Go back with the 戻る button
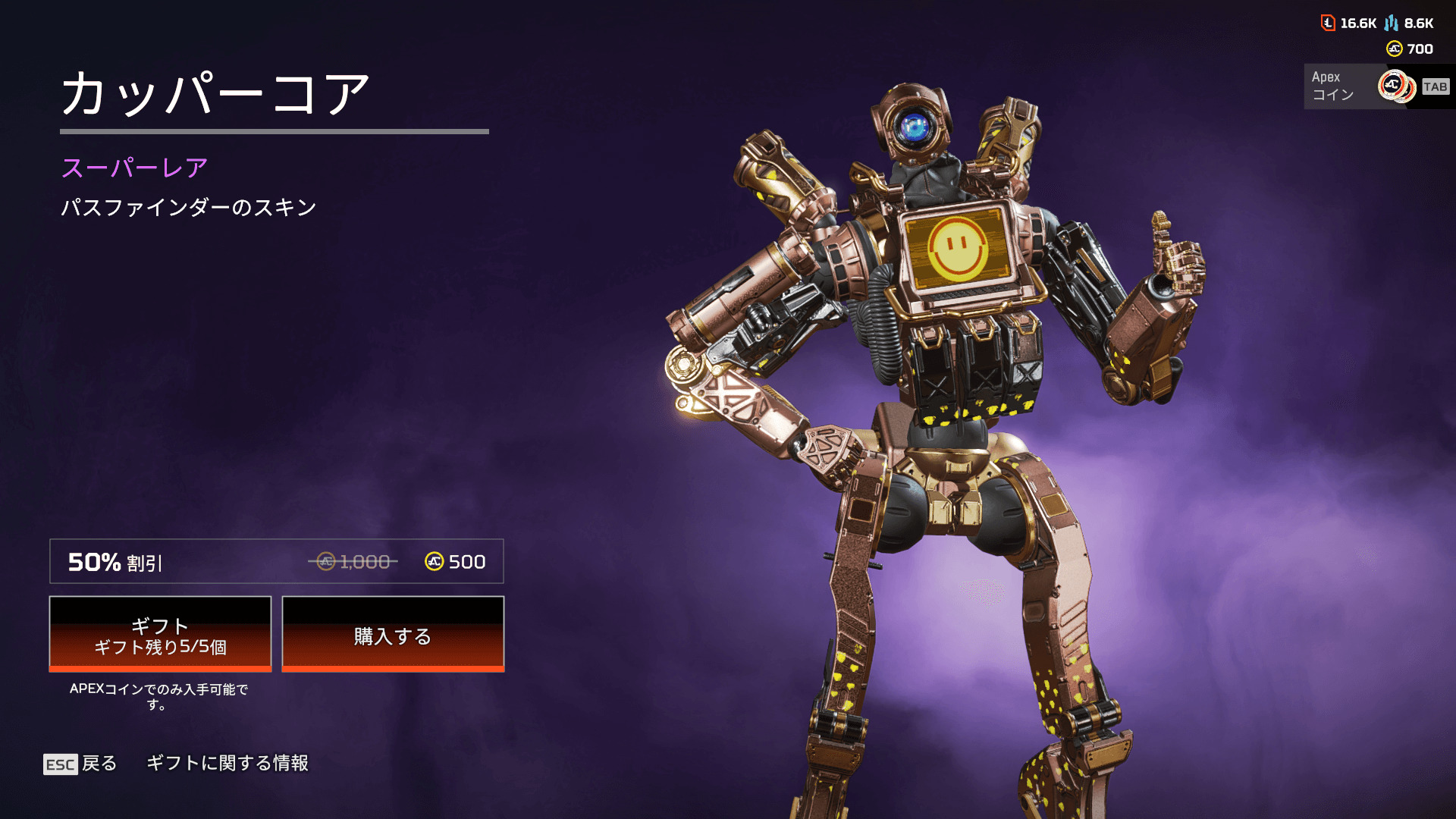Screen dimensions: 1456x819 (x=81, y=763)
